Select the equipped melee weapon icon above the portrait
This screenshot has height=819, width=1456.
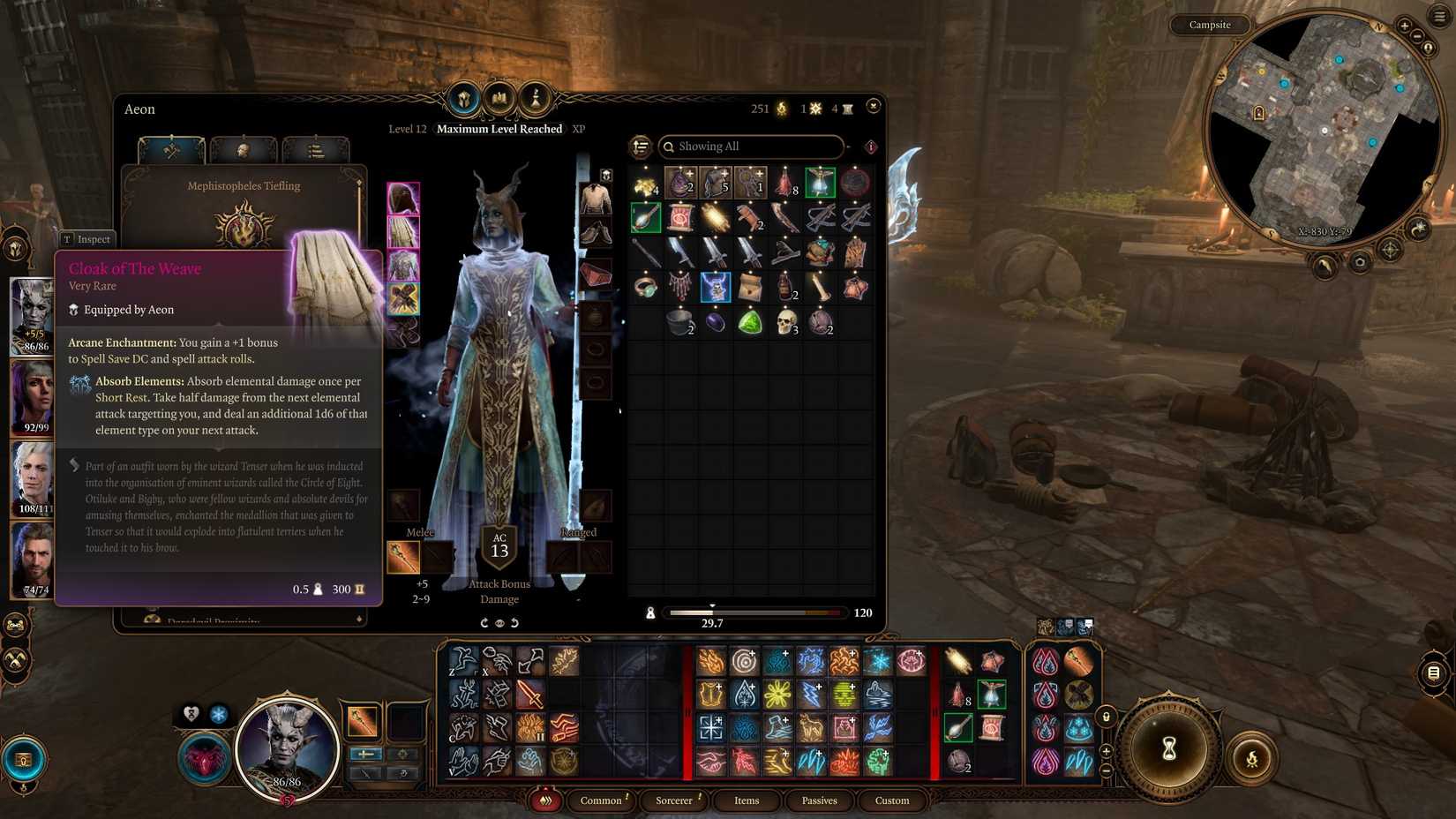364,721
